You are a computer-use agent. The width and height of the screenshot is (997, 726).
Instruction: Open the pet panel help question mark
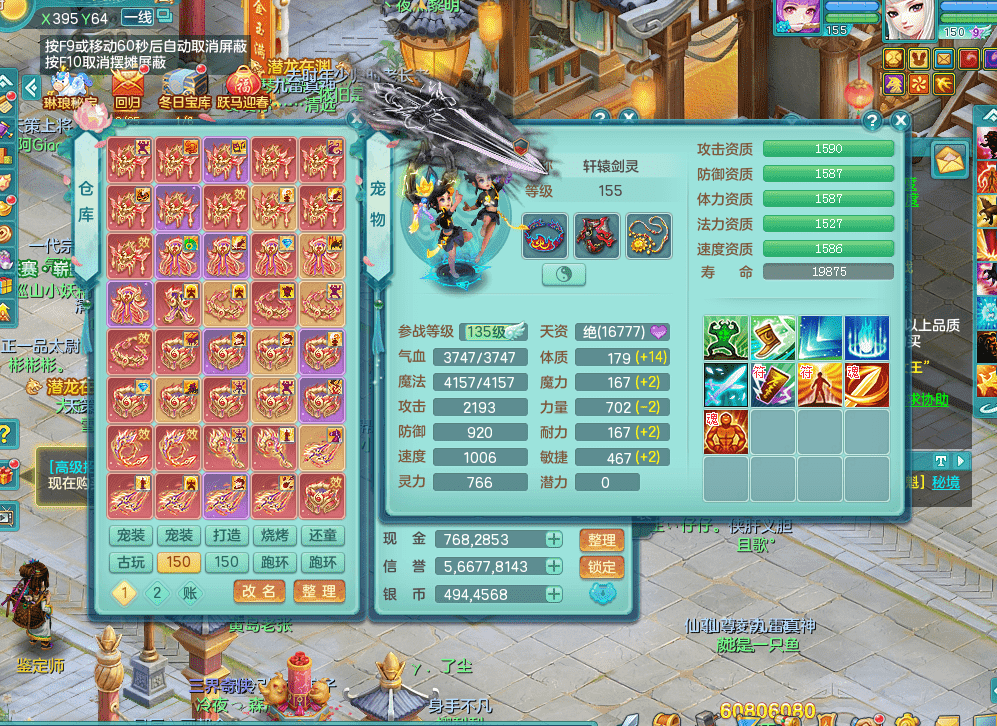click(872, 121)
